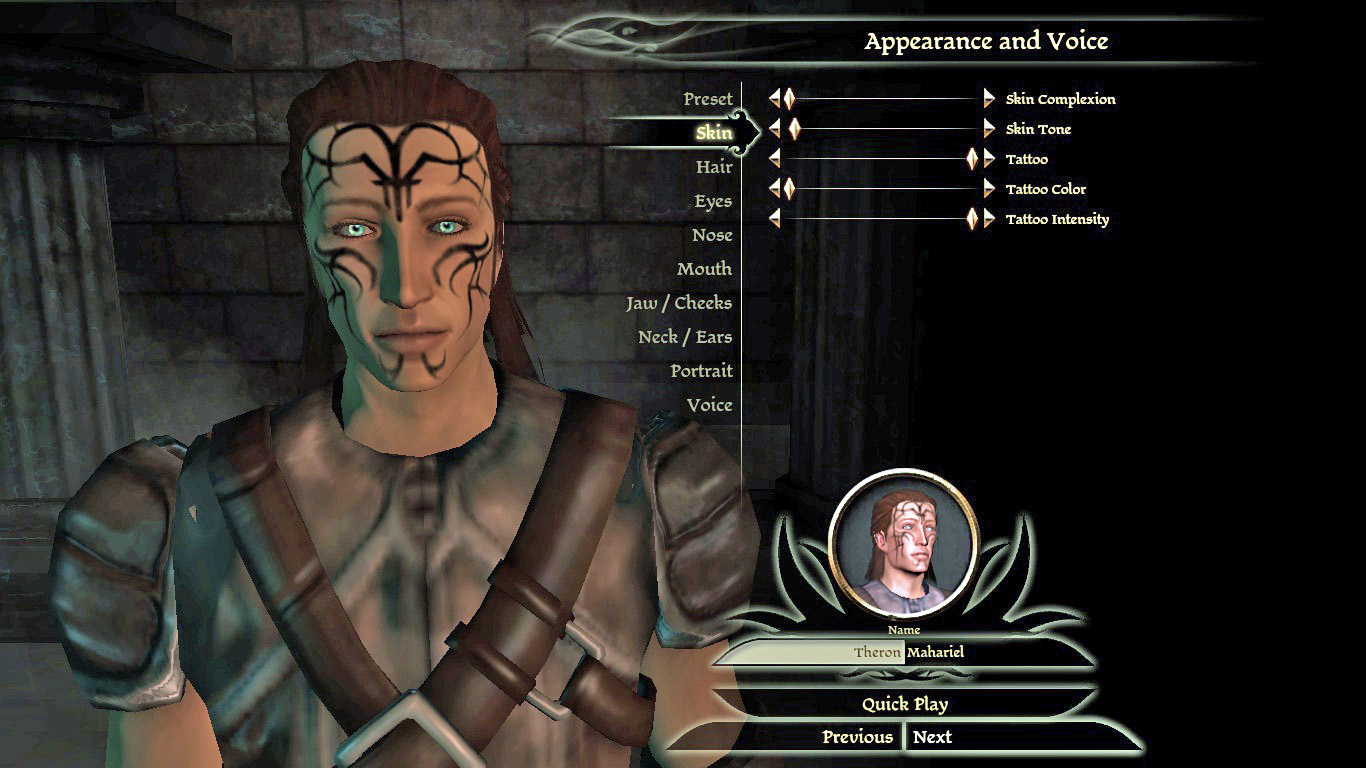Decrease the Tattoo slider with left arrow
This screenshot has height=768, width=1366.
coord(775,159)
